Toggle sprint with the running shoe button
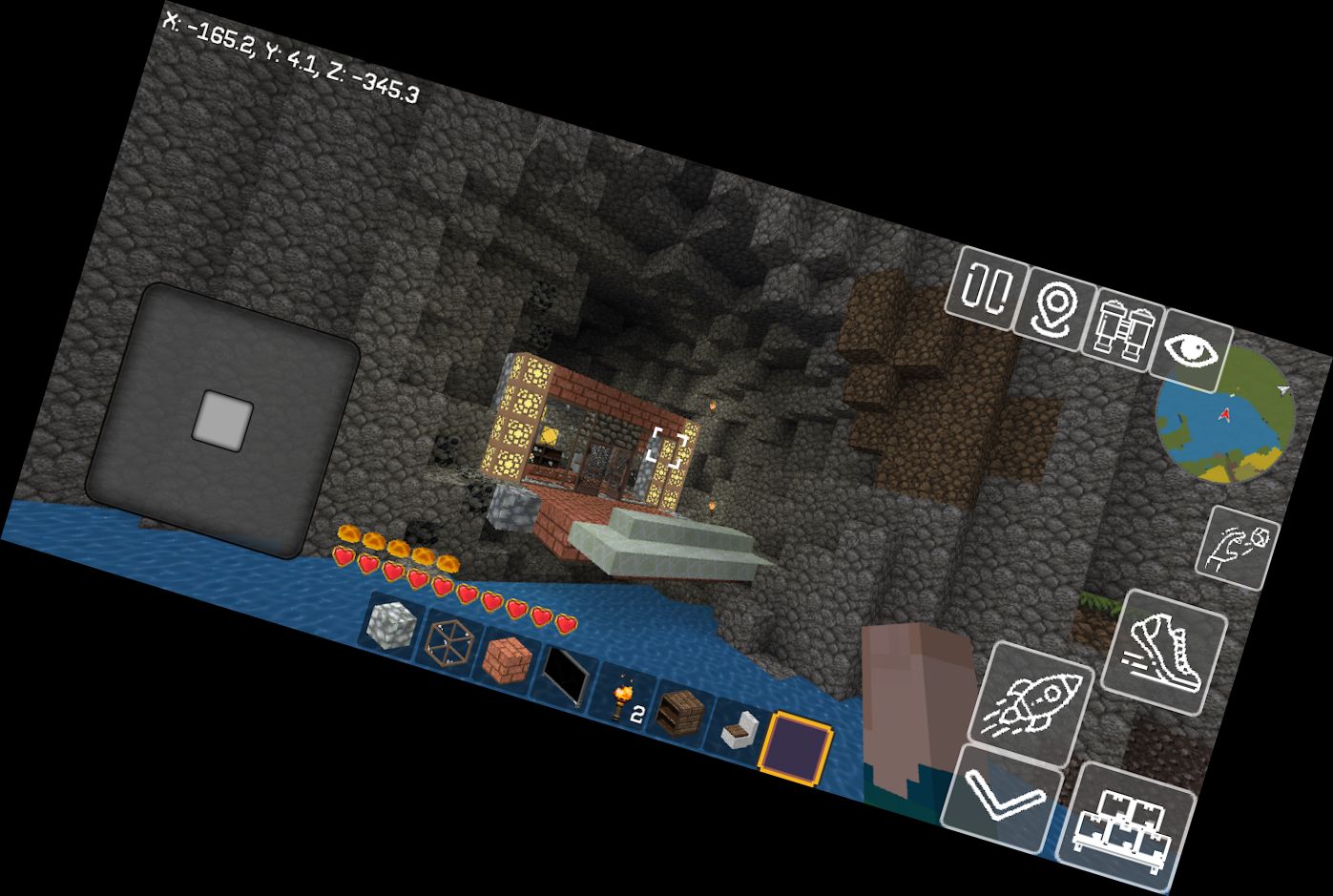Viewport: 1333px width, 896px height. (x=1164, y=652)
